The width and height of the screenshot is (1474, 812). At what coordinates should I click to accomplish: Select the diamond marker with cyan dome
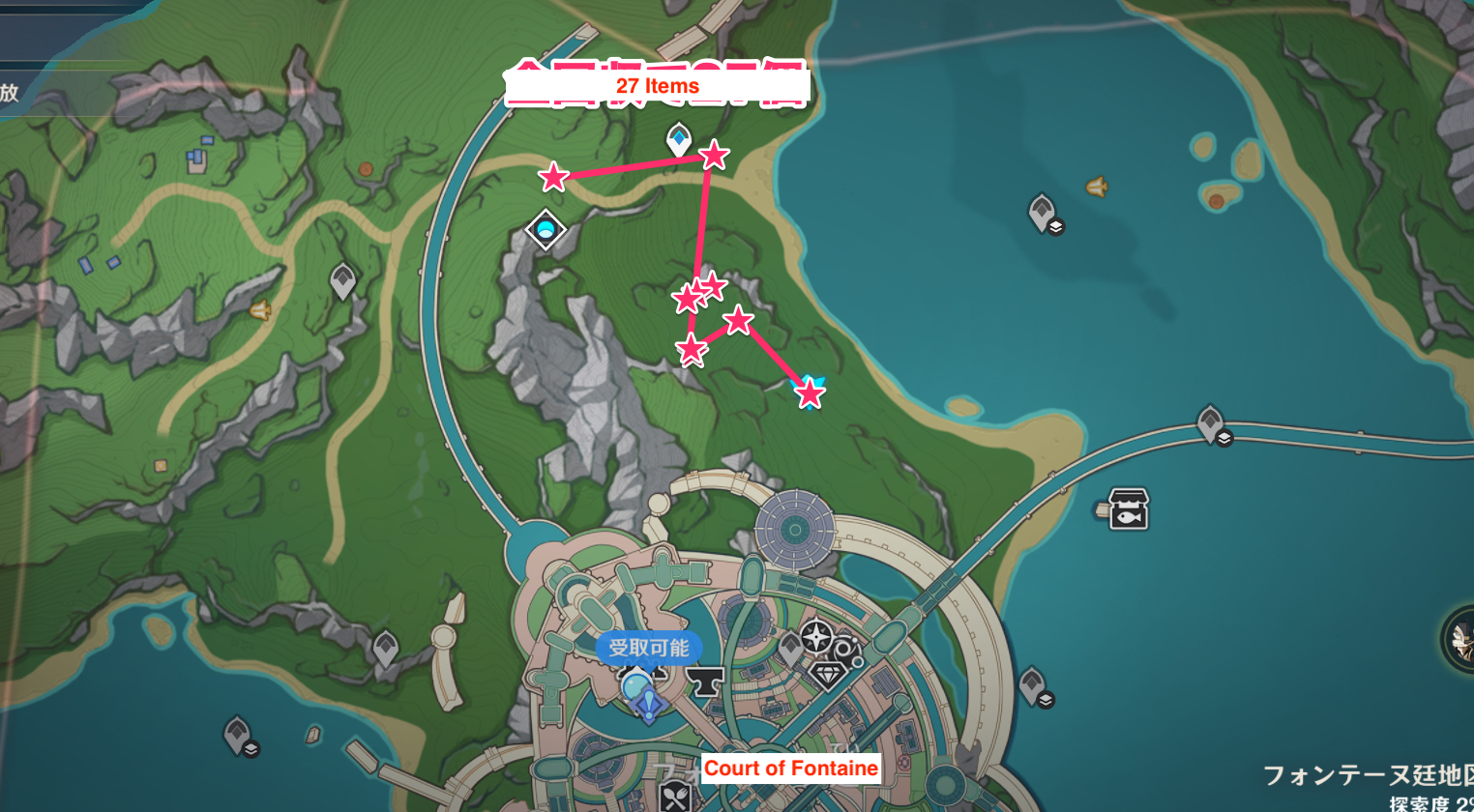[x=545, y=230]
